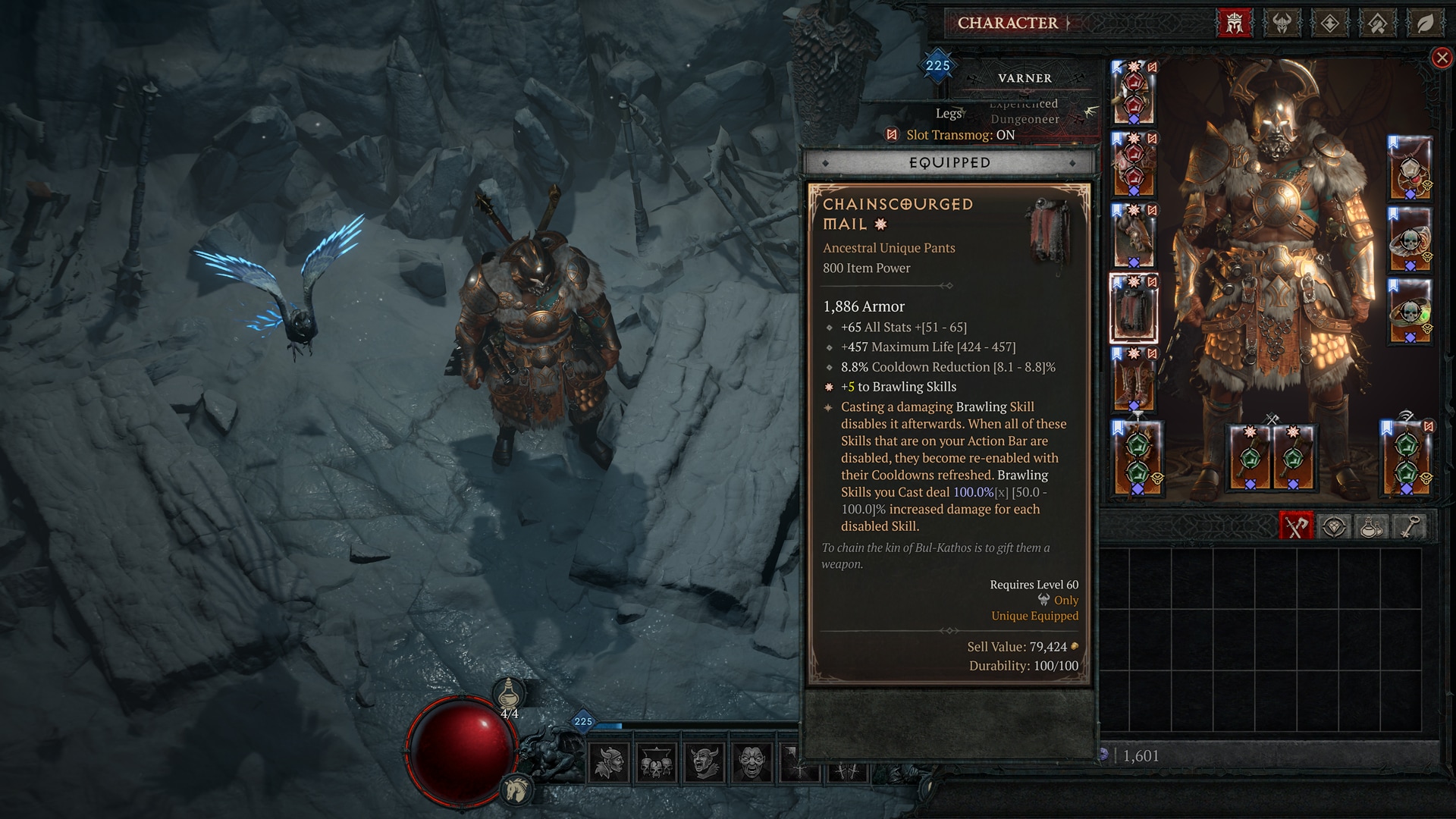Select the equipped gloves slot
Viewport: 1456px width, 819px height.
pos(1134,236)
